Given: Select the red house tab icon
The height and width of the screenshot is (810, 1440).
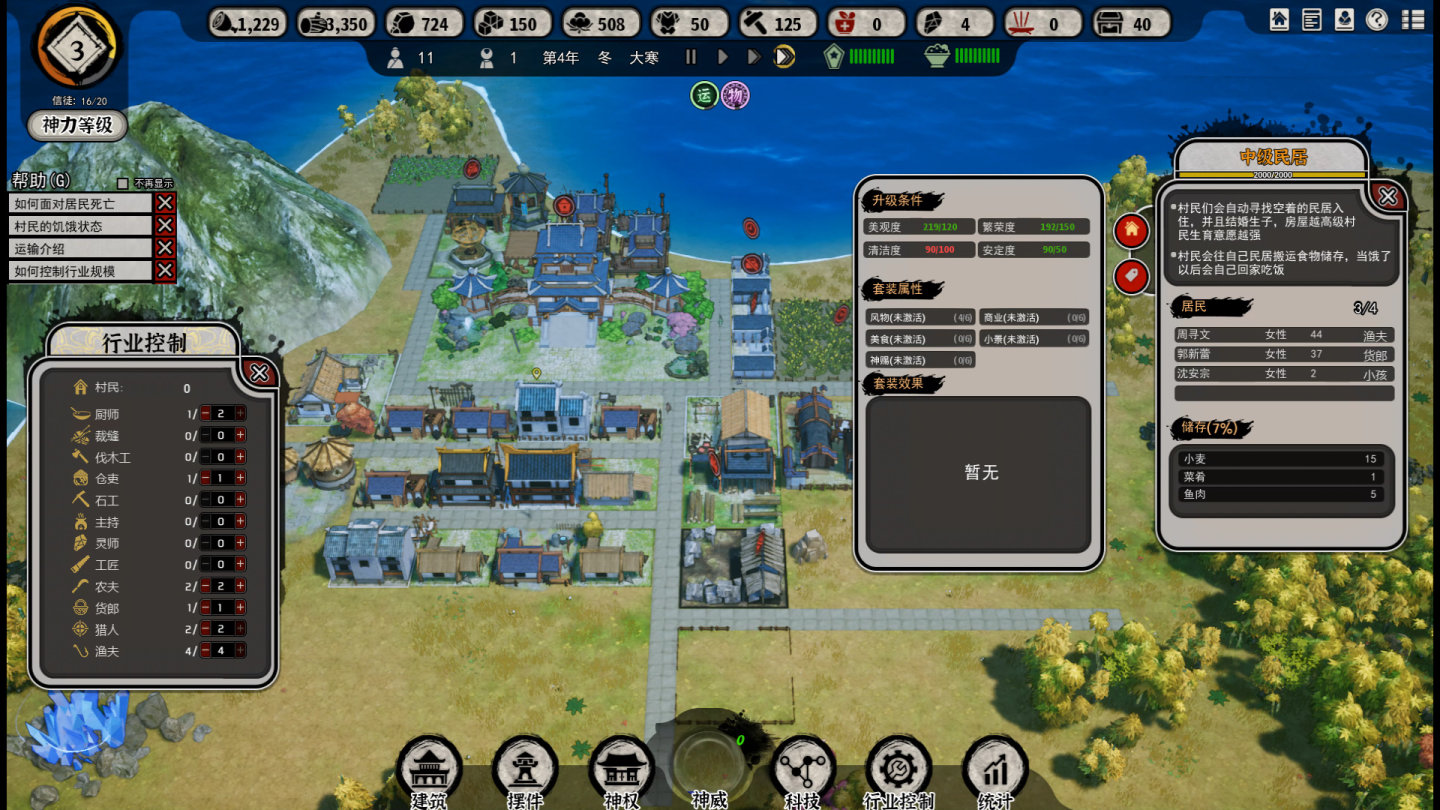Looking at the screenshot, I should (1131, 230).
